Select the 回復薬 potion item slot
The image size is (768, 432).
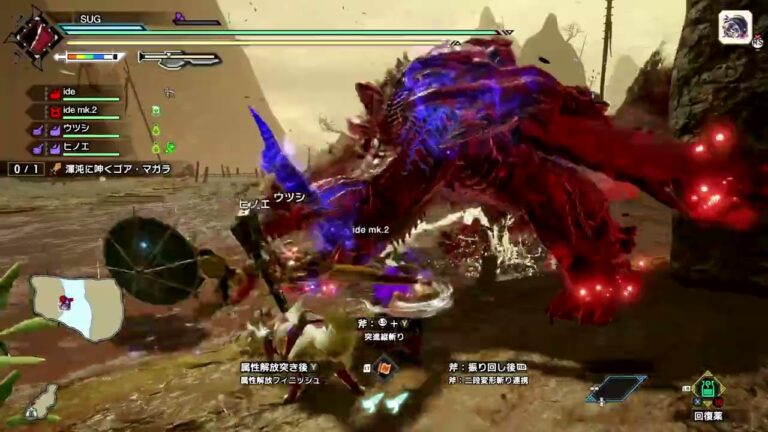708,389
